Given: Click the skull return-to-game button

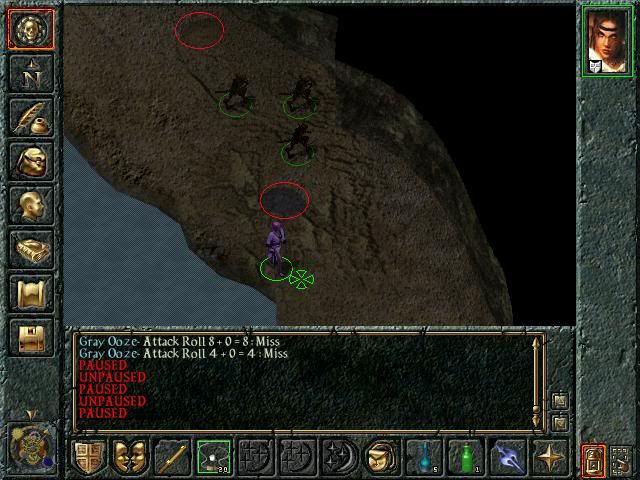Looking at the screenshot, I should click(x=30, y=29).
